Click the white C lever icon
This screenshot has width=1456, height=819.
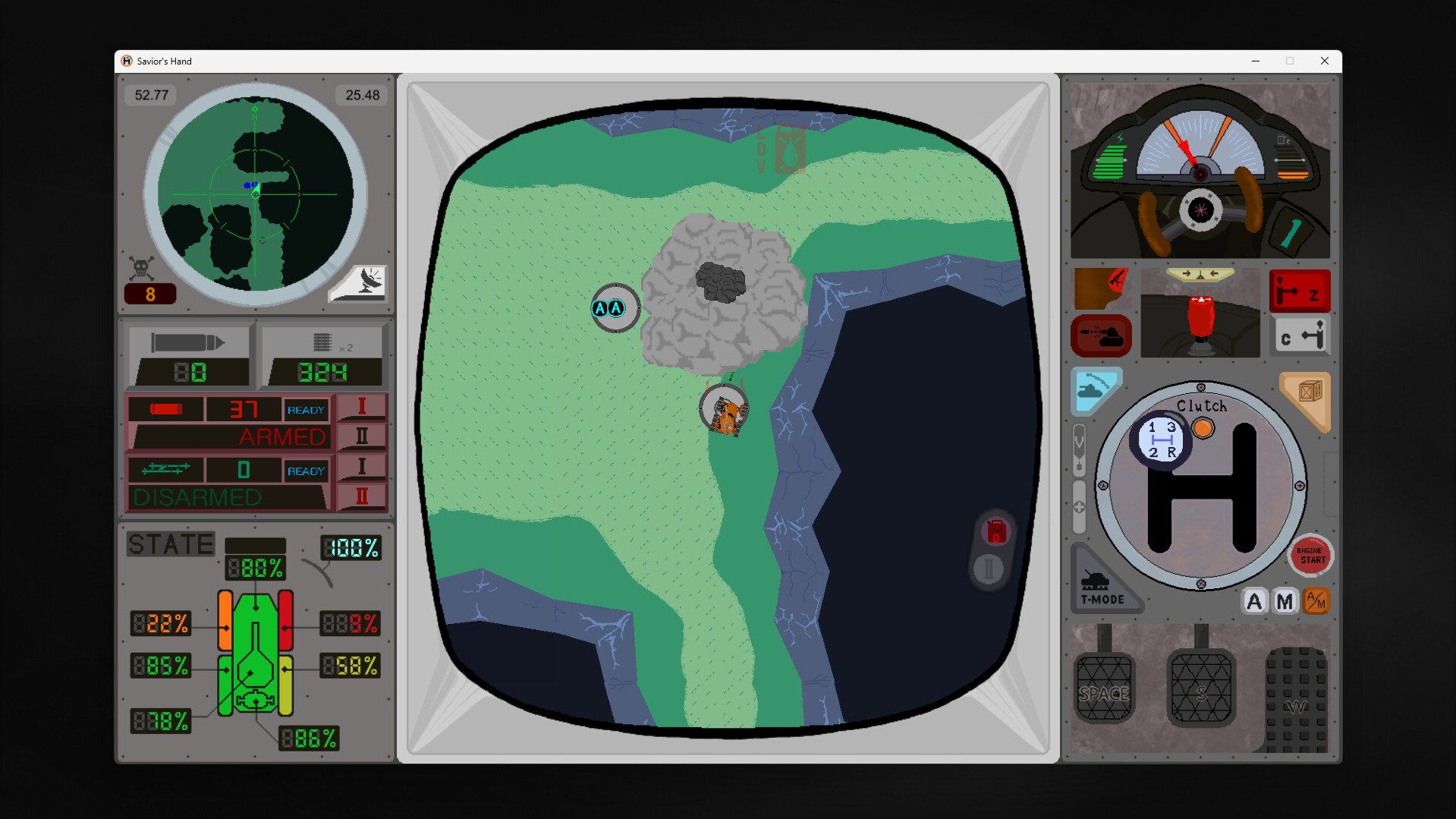(x=1300, y=336)
